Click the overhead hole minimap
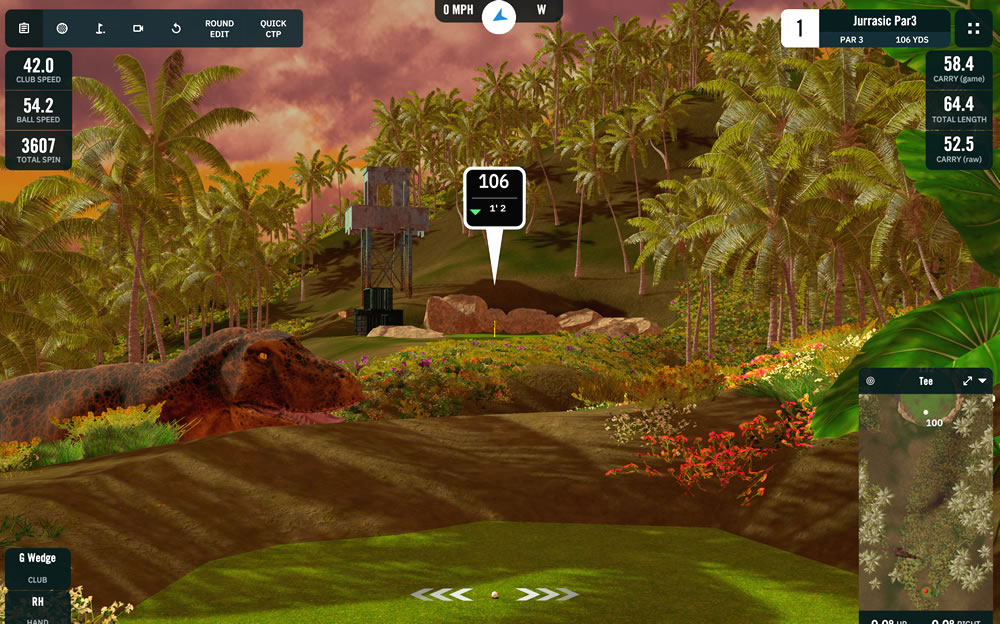1000x624 pixels. click(926, 500)
